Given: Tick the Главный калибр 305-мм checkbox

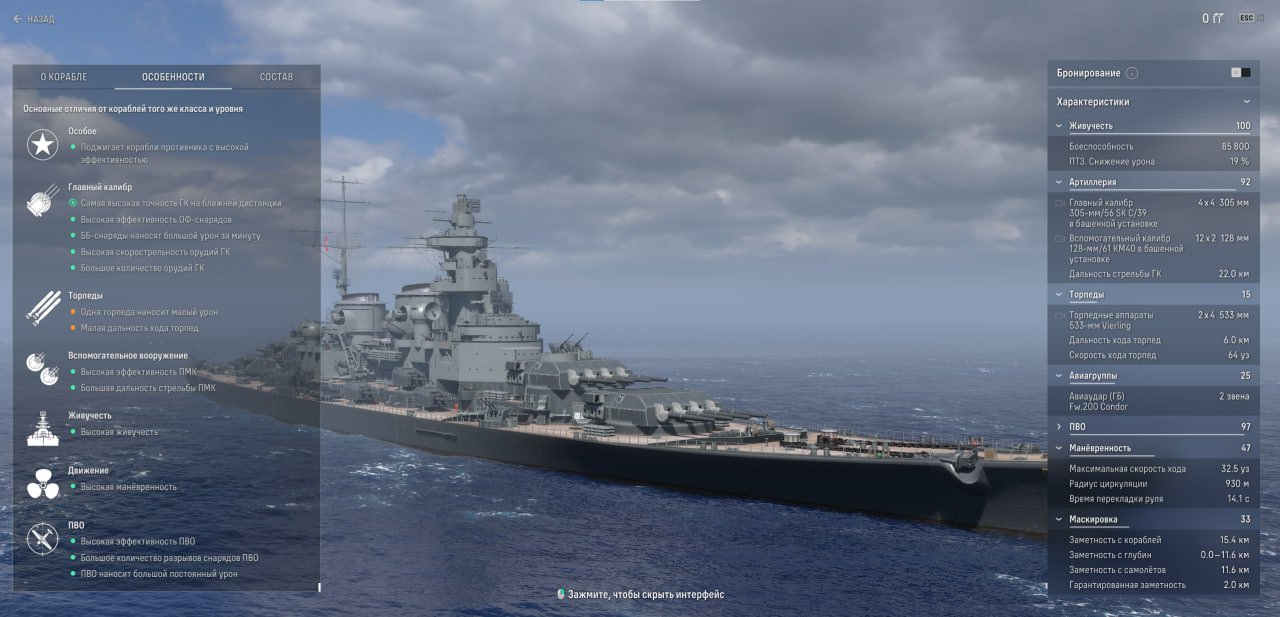Looking at the screenshot, I should pyautogui.click(x=1060, y=203).
